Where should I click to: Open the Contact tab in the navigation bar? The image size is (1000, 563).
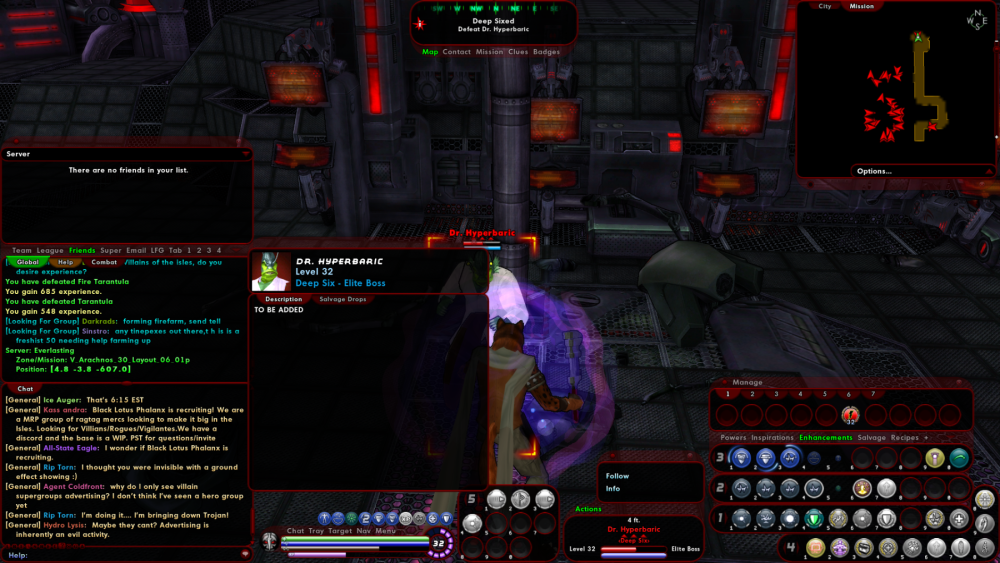(x=456, y=52)
